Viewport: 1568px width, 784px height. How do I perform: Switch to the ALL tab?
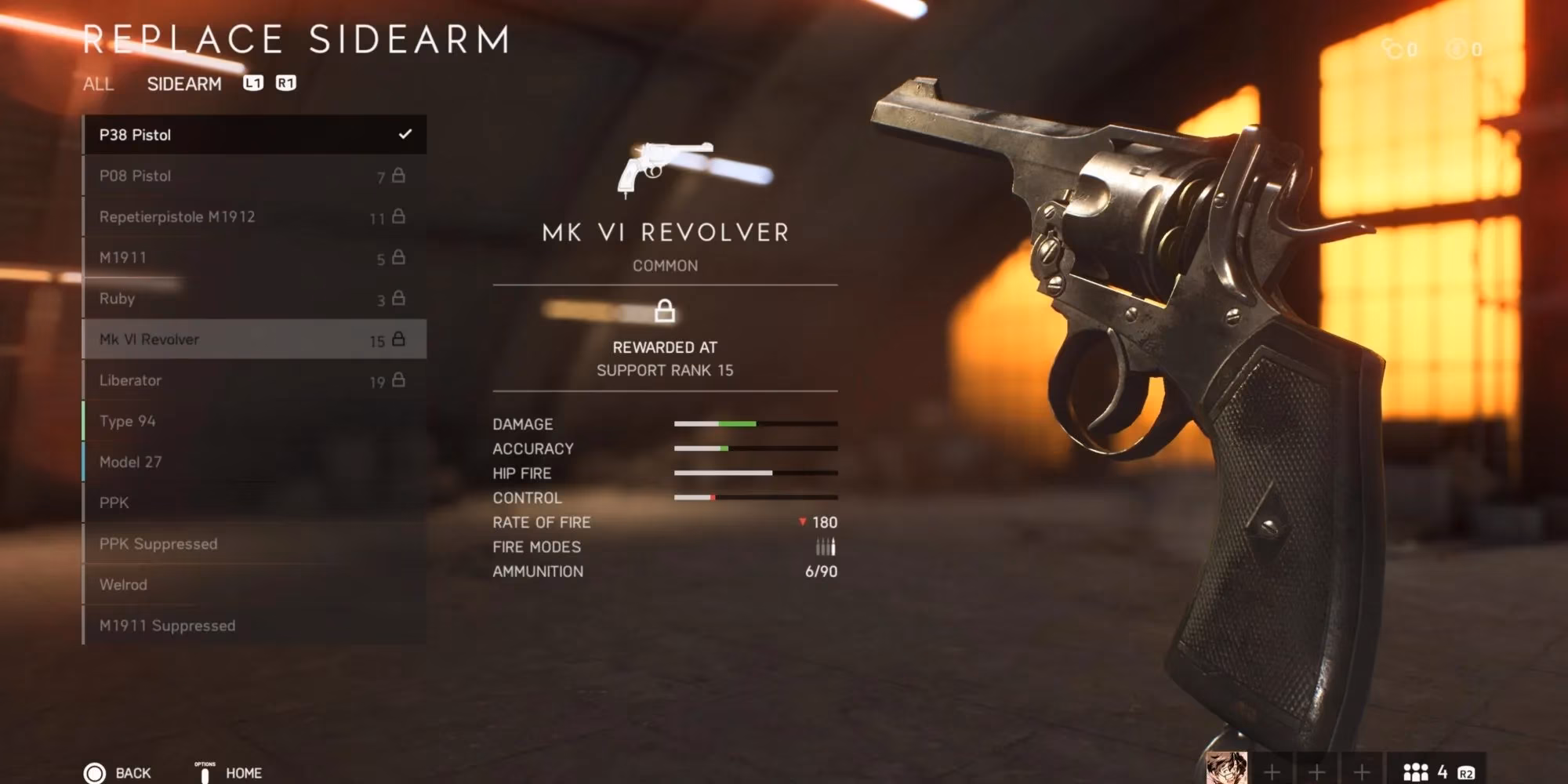click(x=99, y=84)
